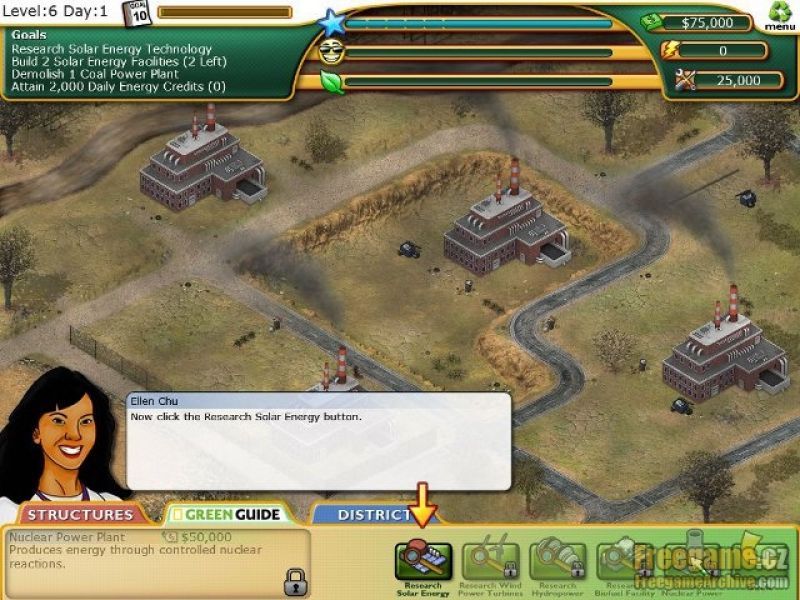Open the menu with the recycle icon

tap(779, 15)
